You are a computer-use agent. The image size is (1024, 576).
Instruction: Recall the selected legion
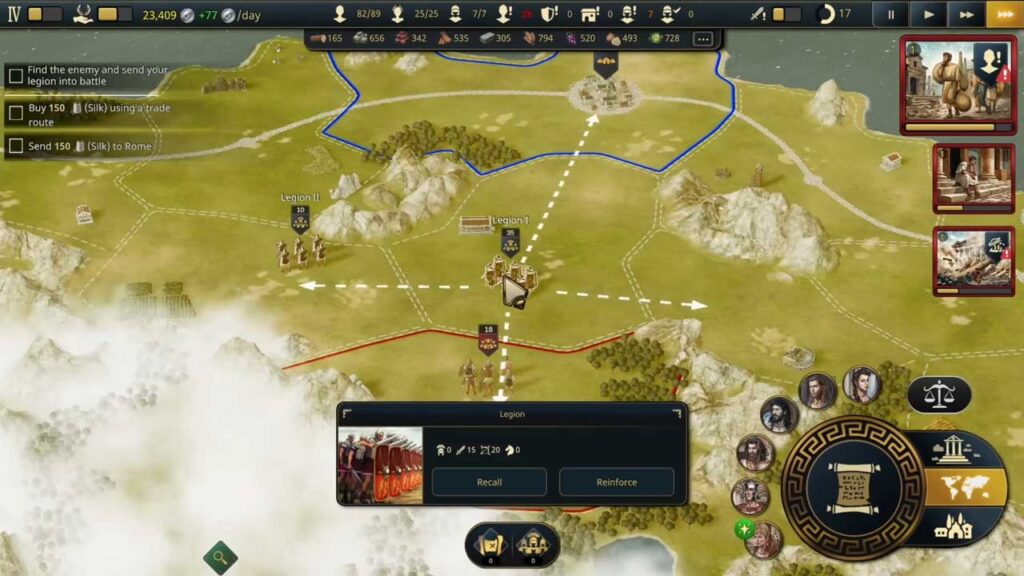click(x=489, y=482)
